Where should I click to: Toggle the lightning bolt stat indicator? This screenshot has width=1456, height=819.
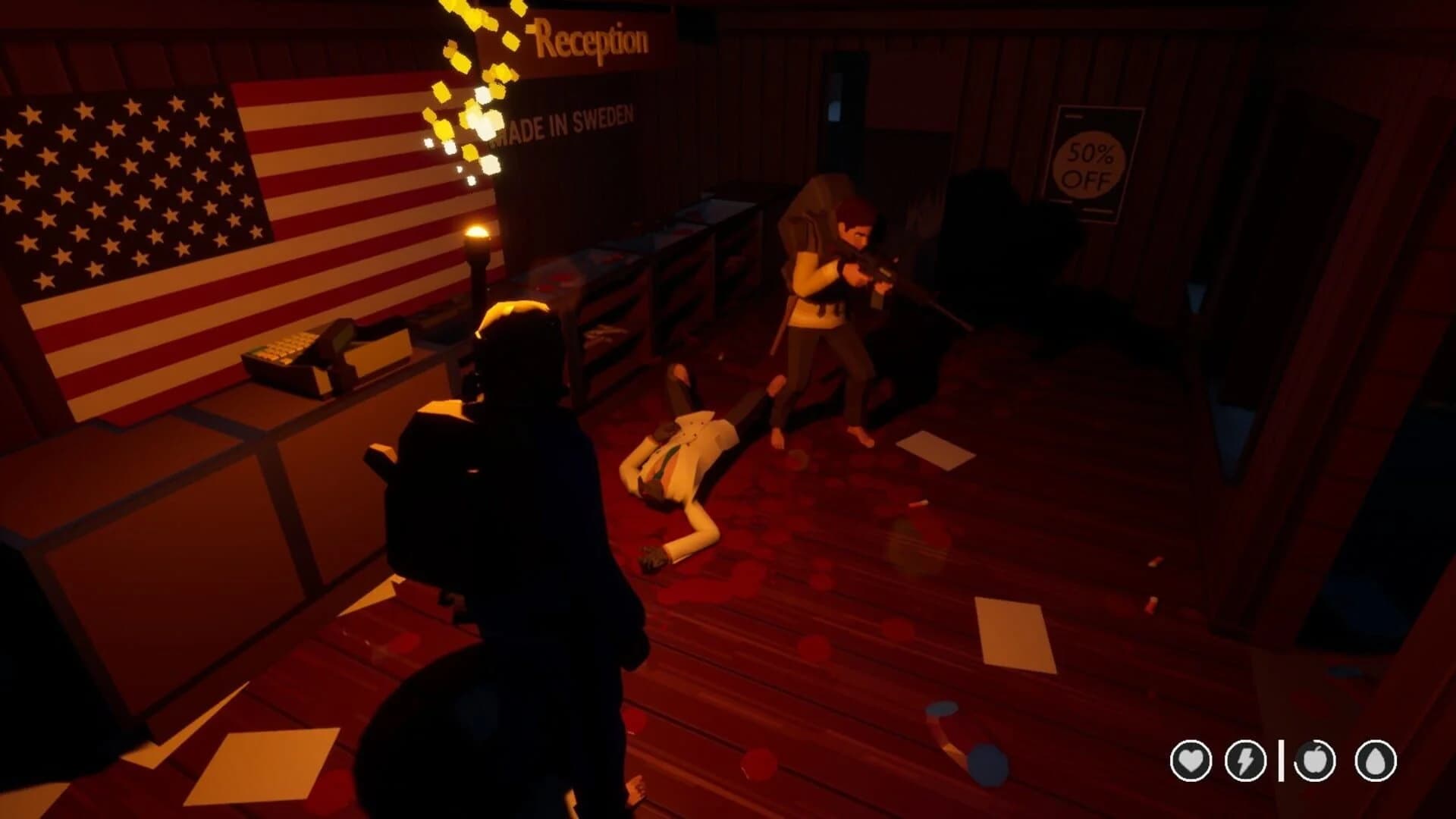[x=1245, y=761]
